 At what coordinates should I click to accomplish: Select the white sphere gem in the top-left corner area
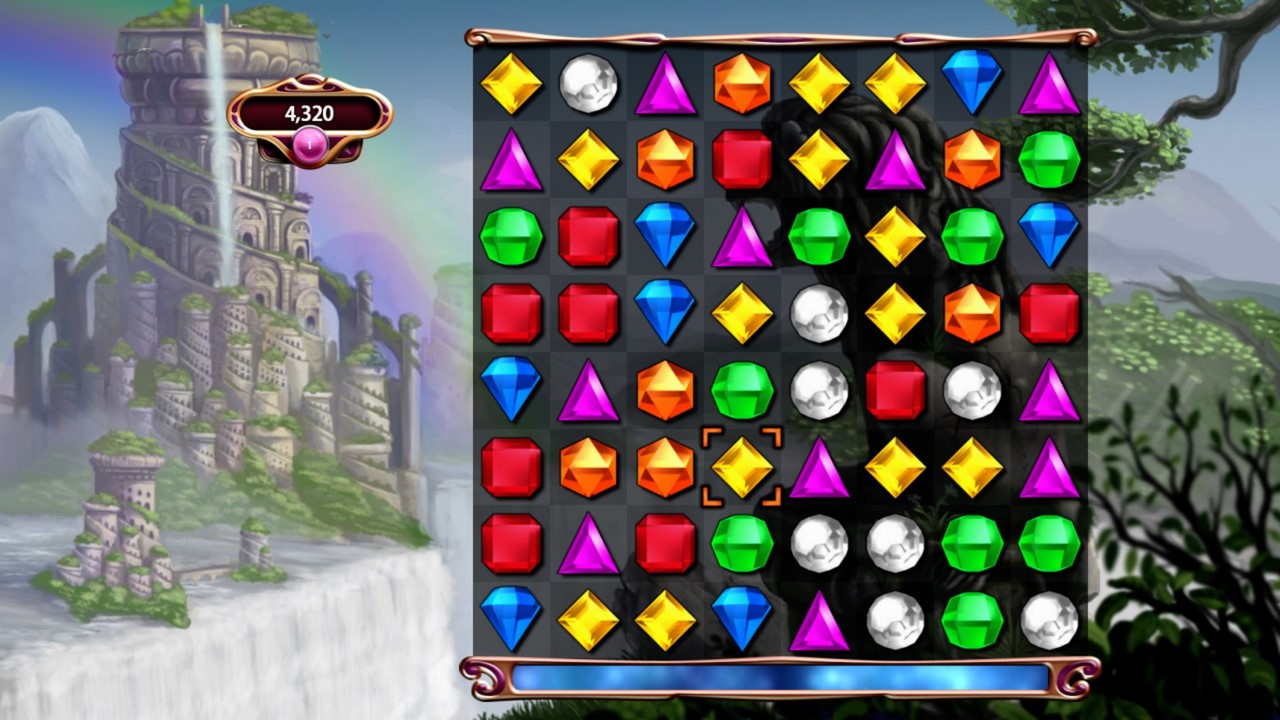coord(587,85)
